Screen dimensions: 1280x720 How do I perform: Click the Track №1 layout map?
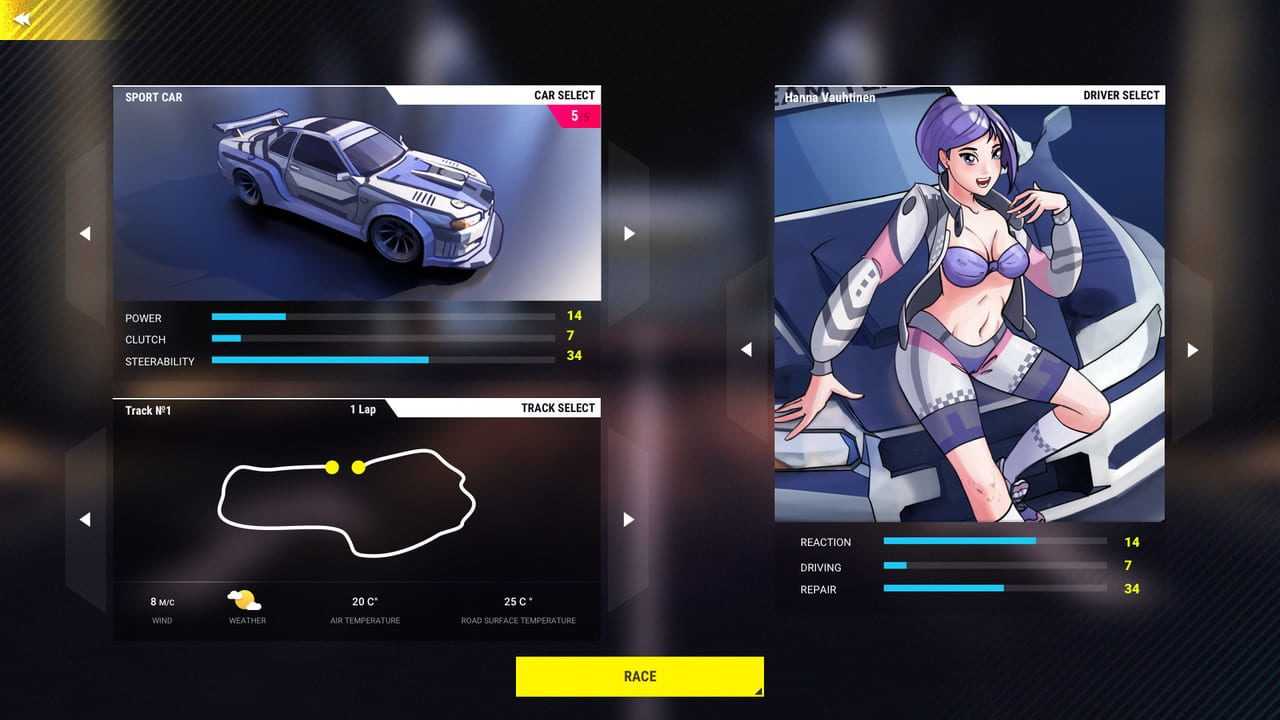(347, 502)
